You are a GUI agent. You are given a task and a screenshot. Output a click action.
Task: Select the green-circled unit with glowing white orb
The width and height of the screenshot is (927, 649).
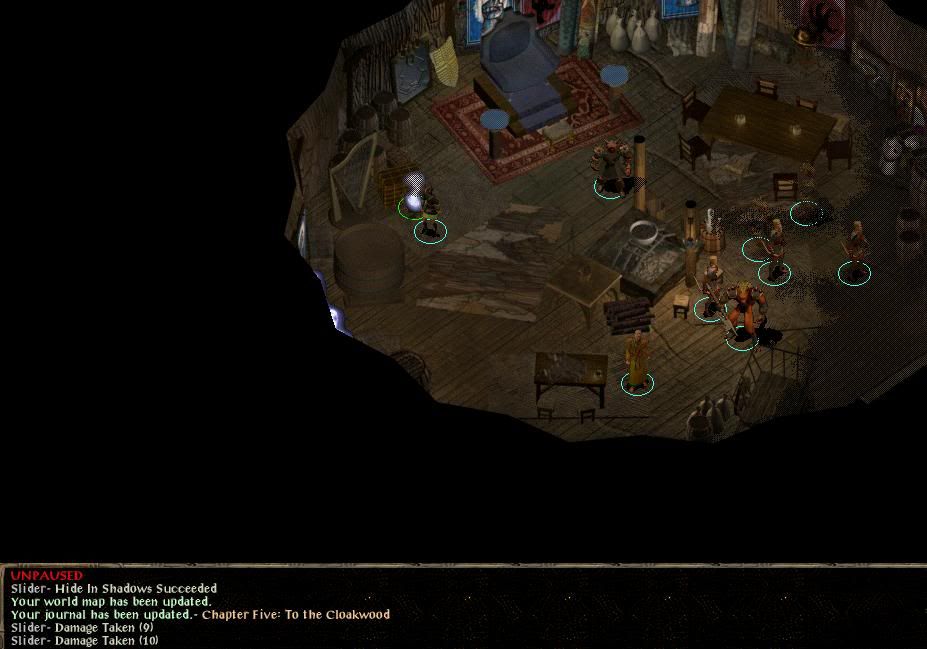(x=414, y=195)
